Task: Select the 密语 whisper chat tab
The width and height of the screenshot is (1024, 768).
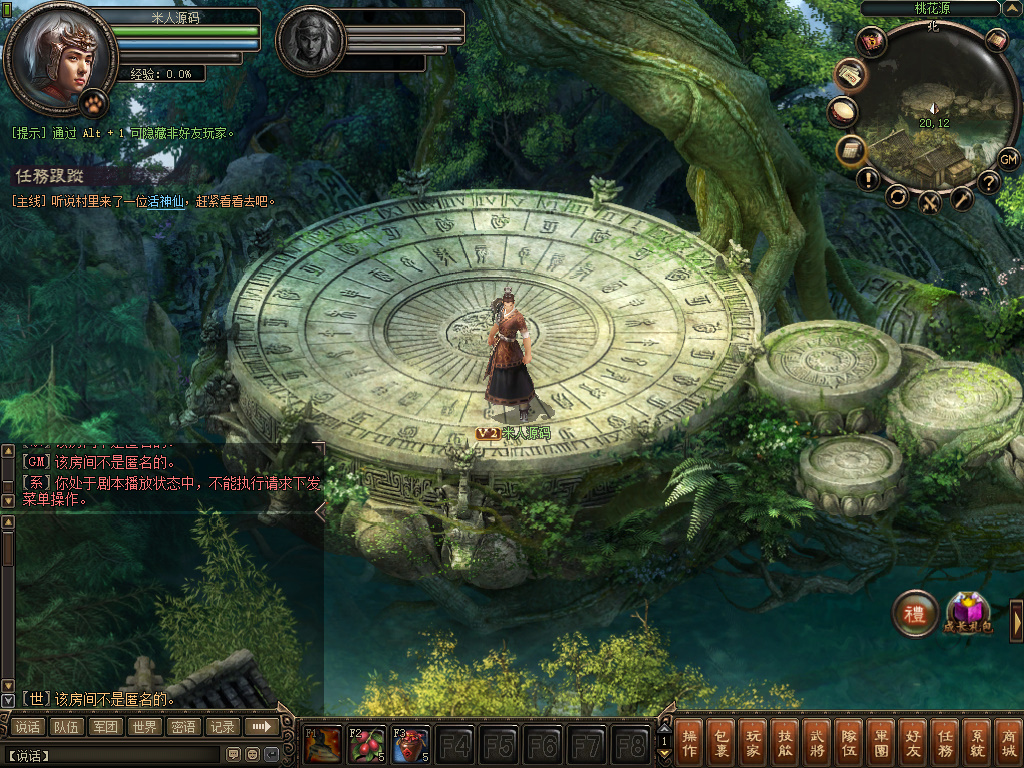Action: 184,727
